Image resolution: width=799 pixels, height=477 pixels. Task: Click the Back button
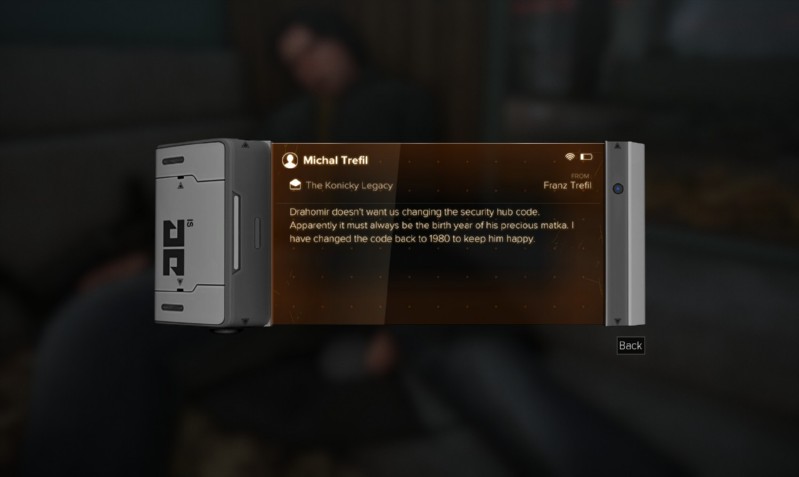pos(630,346)
